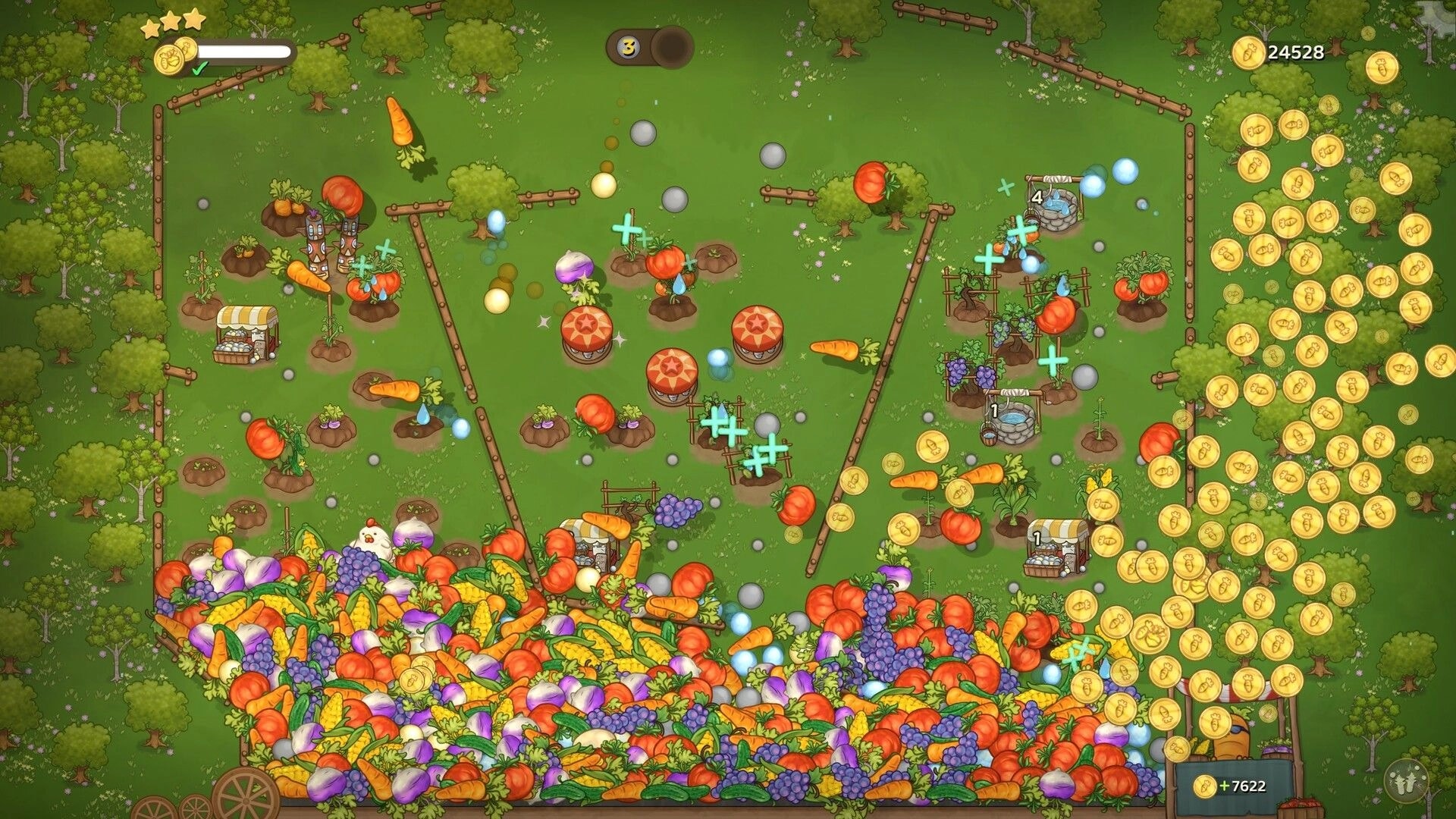Click the green checkmark under the coin goal
The width and height of the screenshot is (1456, 819).
[x=197, y=70]
